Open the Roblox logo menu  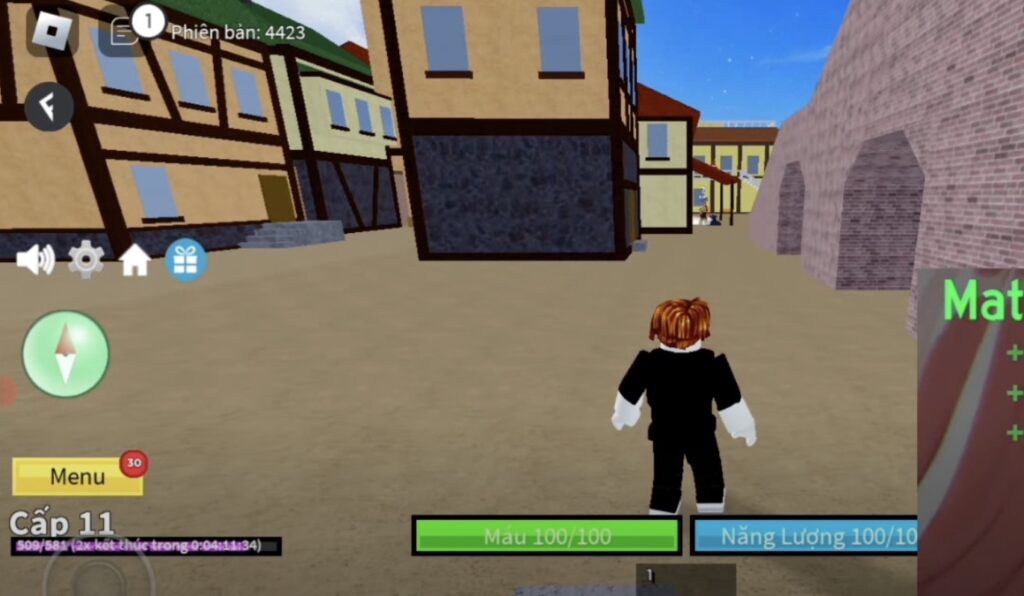pos(51,31)
